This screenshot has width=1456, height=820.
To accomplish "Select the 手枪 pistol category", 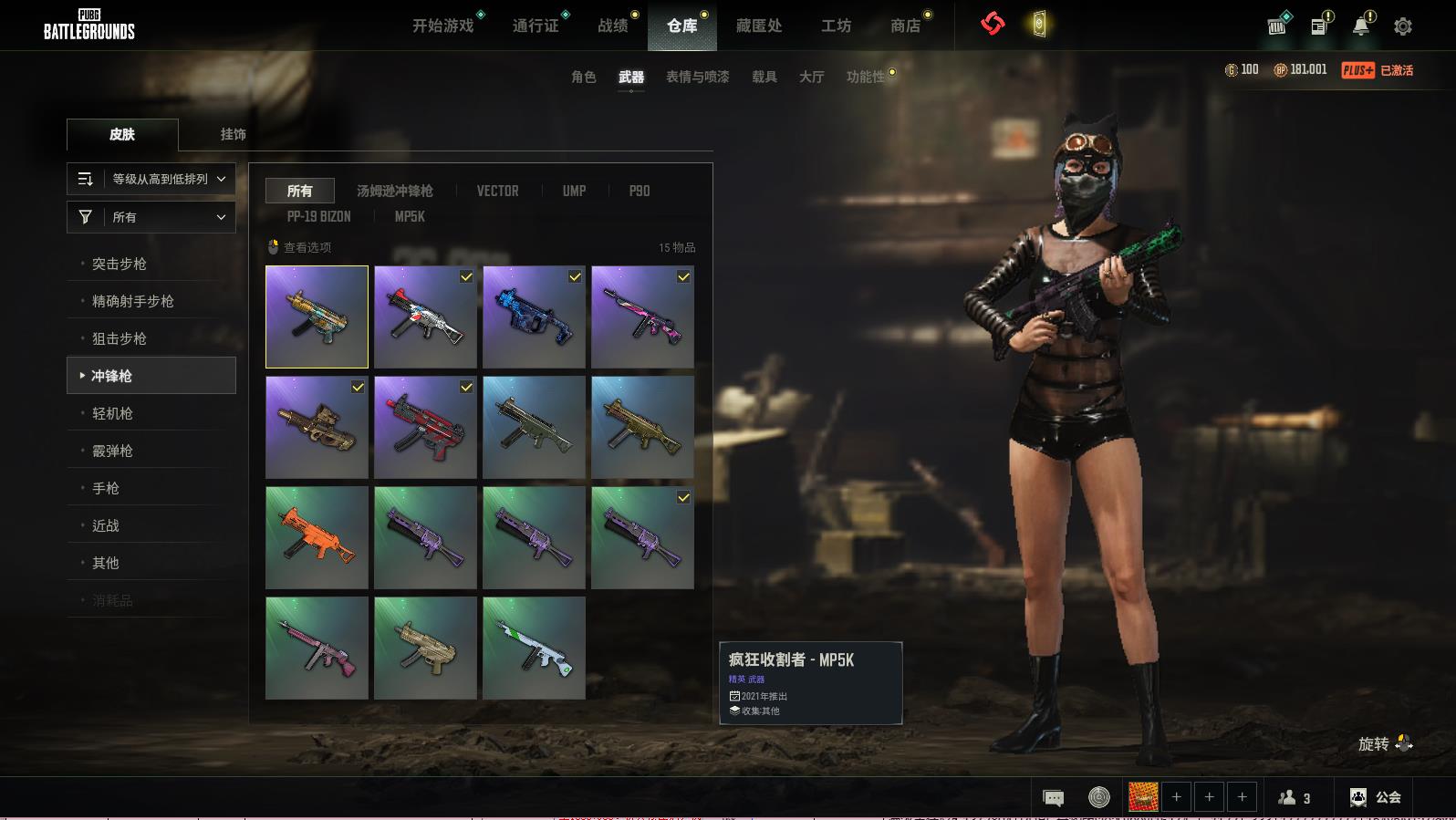I will (x=106, y=488).
